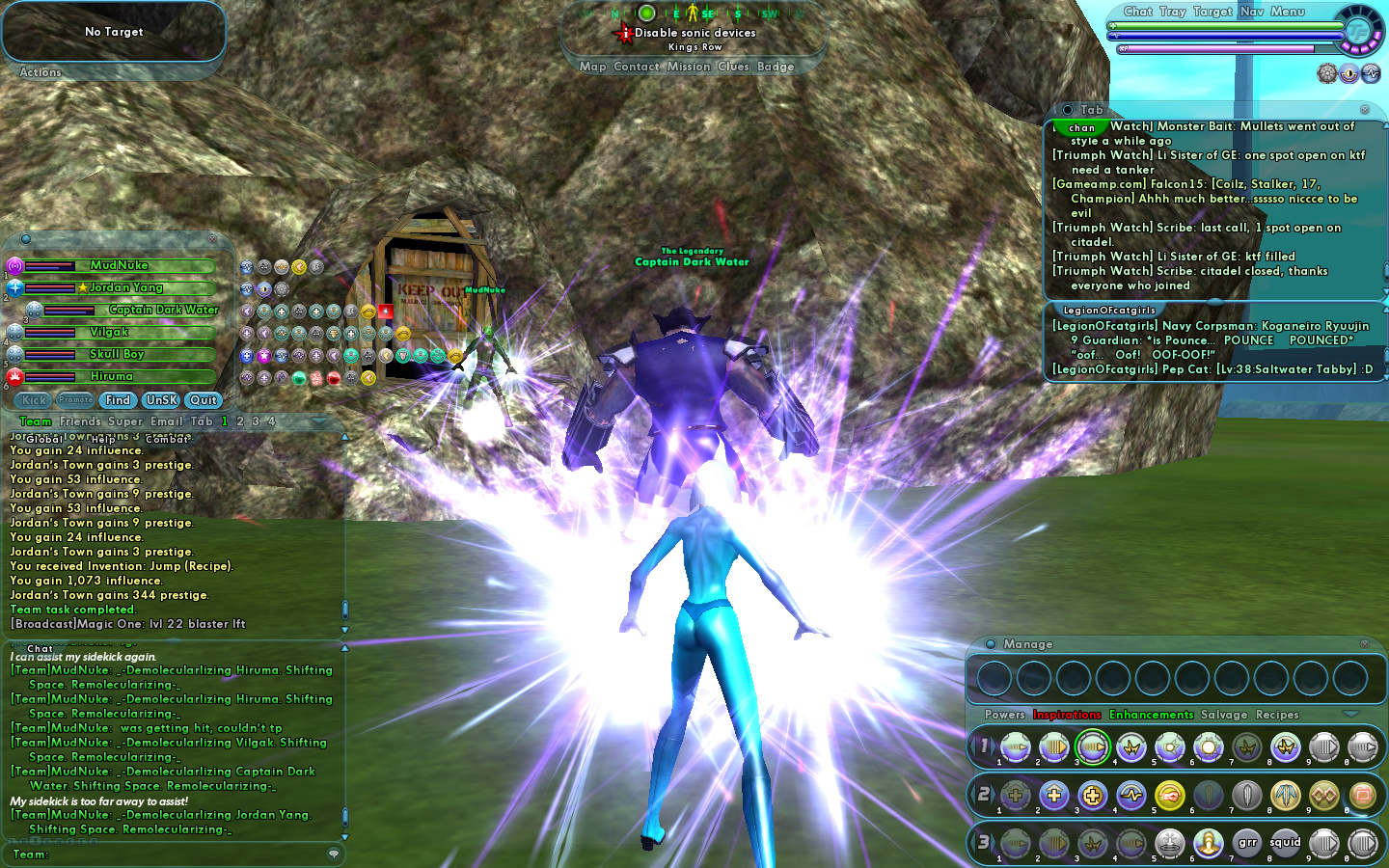Viewport: 1389px width, 868px height.
Task: Open the main Menu option
Action: (x=1288, y=12)
